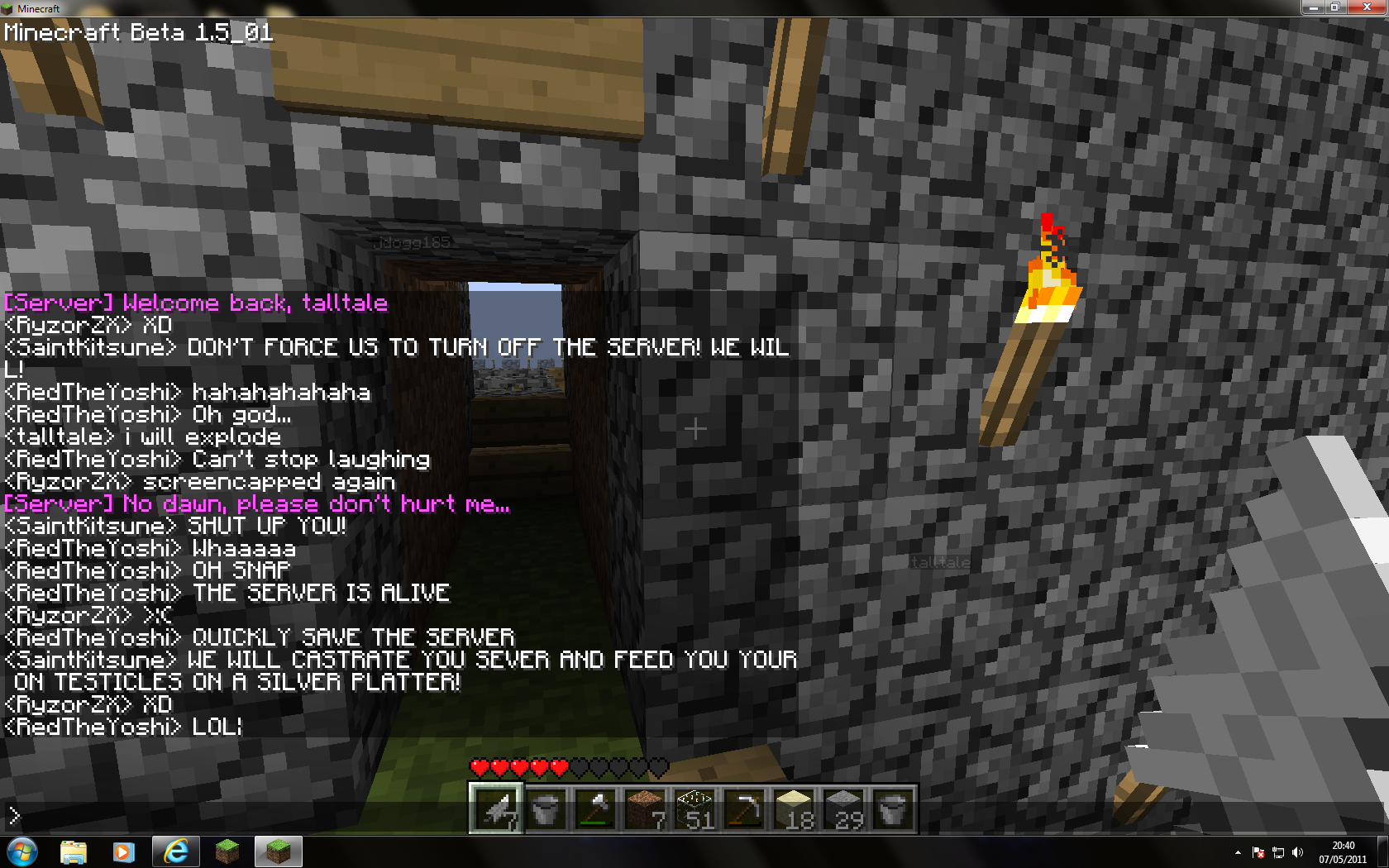The image size is (1389, 868).
Task: Pick the sand block stack of 18
Action: [x=794, y=808]
